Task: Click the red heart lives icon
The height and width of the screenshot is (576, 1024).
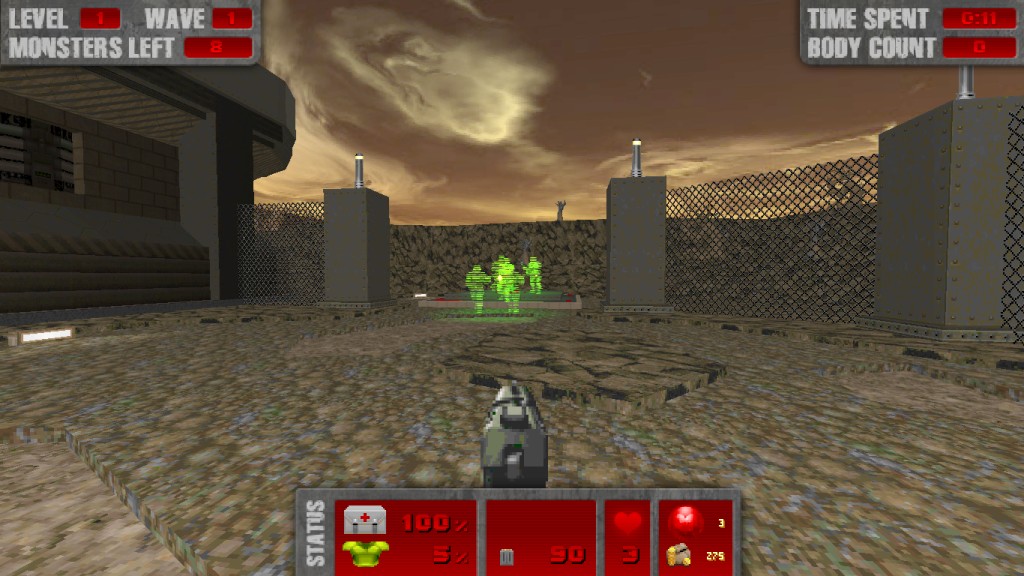Action: point(628,522)
